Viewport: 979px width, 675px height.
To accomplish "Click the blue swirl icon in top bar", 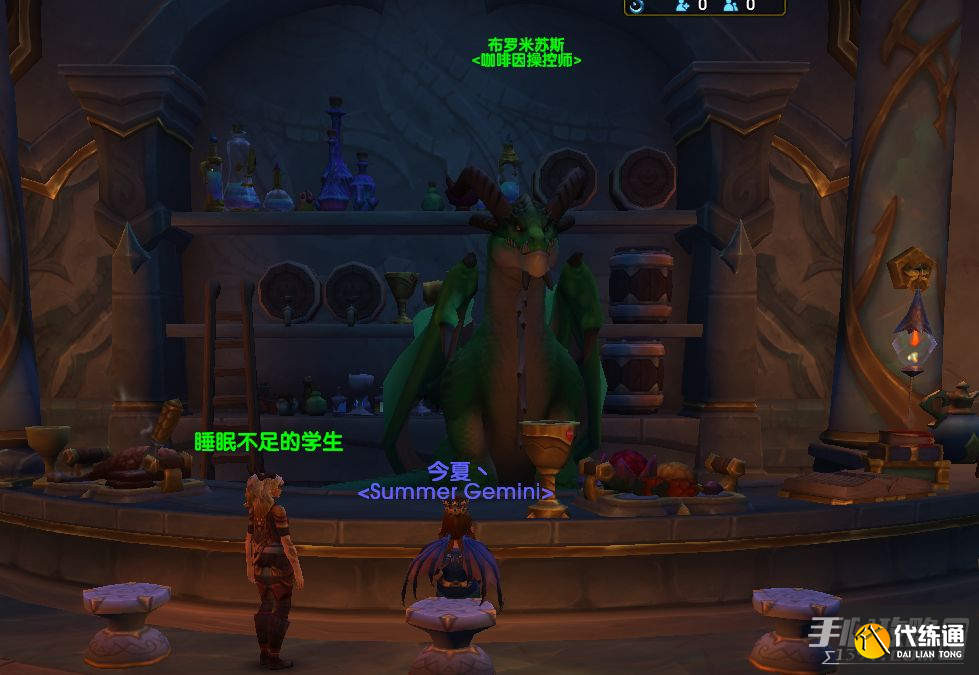I will (637, 5).
